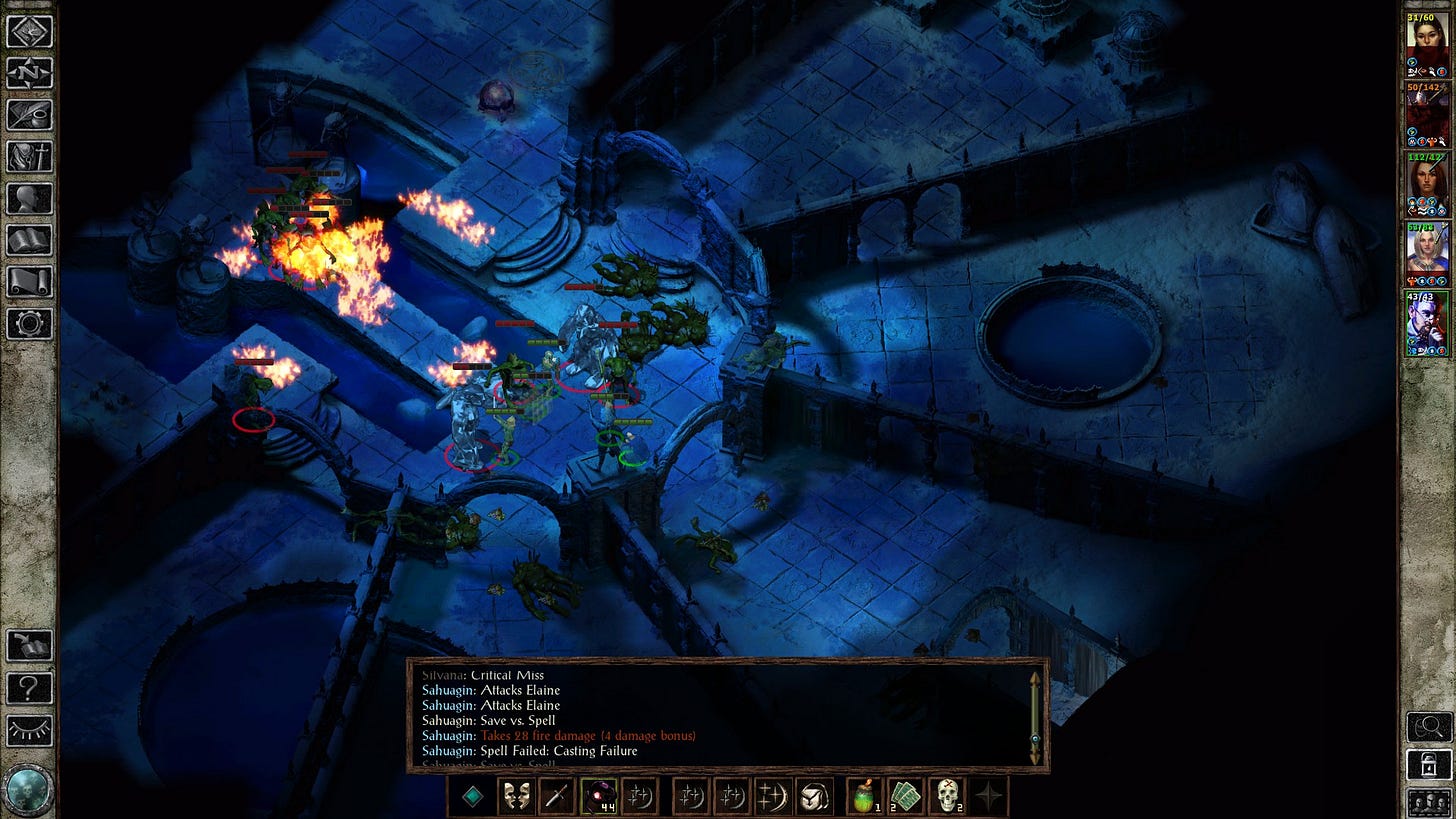Use the skull quick item
The width and height of the screenshot is (1456, 819).
tap(949, 796)
